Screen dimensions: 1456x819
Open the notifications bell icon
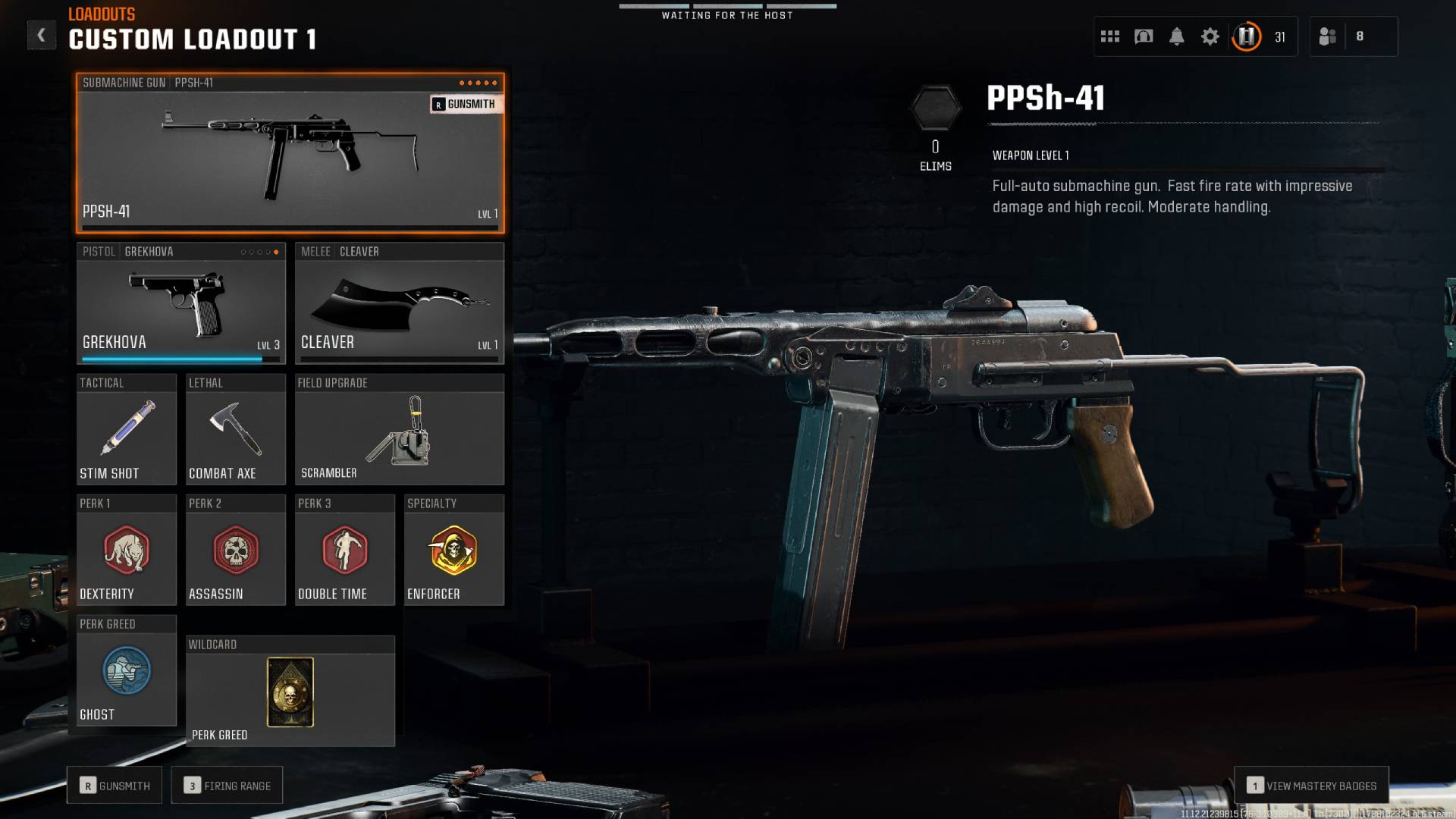click(1176, 36)
